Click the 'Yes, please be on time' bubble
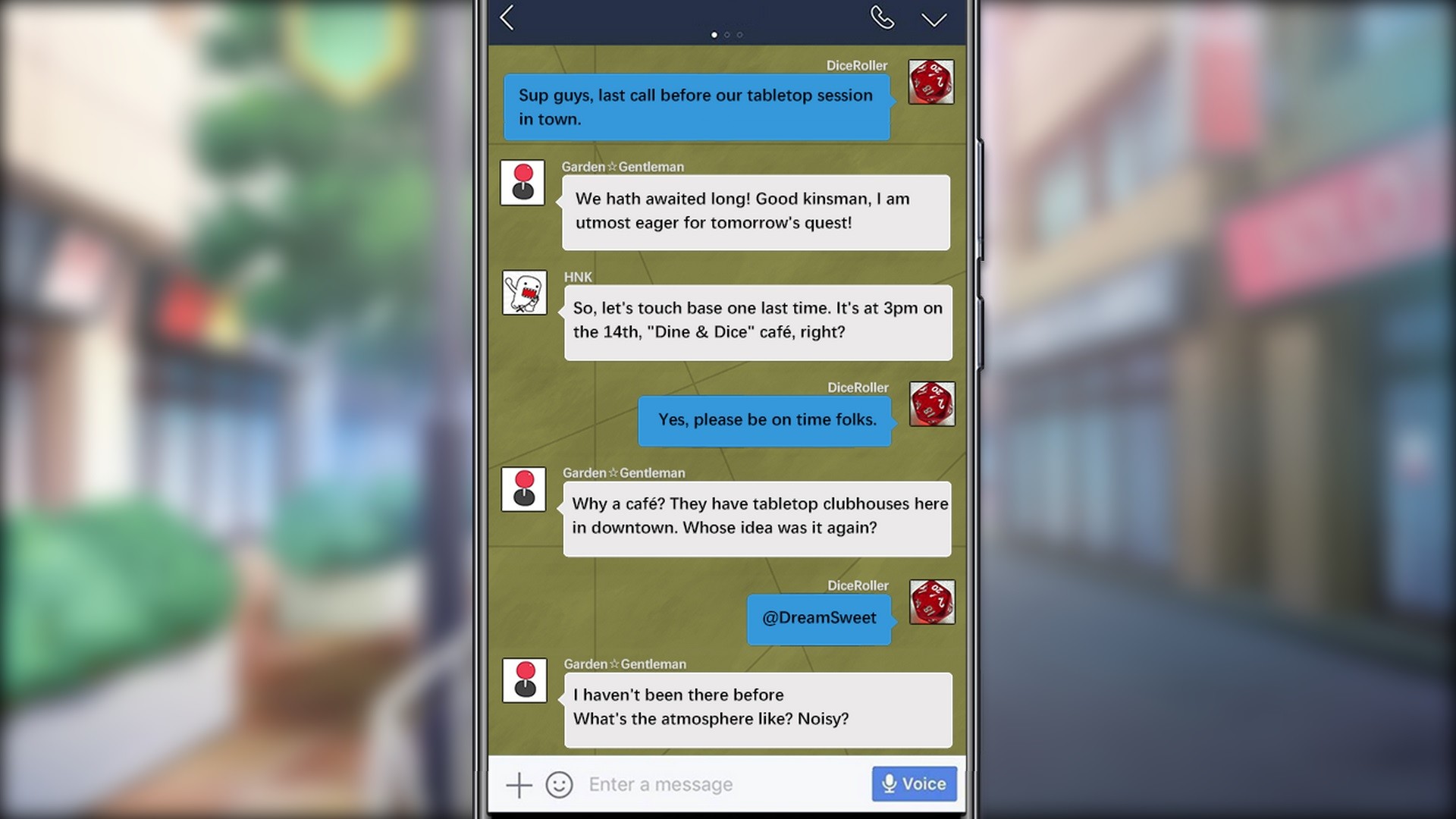The image size is (1456, 819). tap(765, 419)
